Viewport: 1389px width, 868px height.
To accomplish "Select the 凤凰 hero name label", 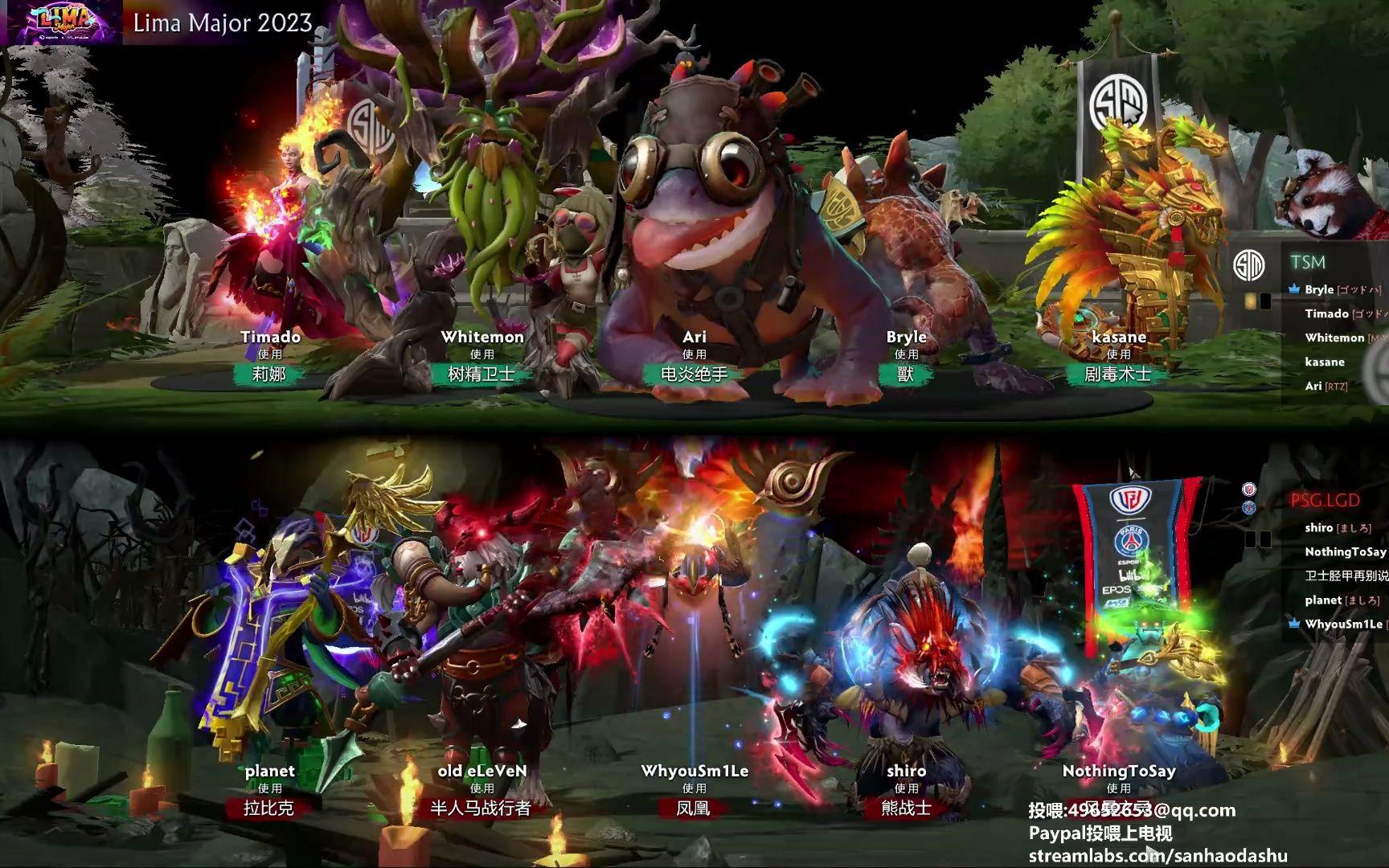I will tap(694, 808).
